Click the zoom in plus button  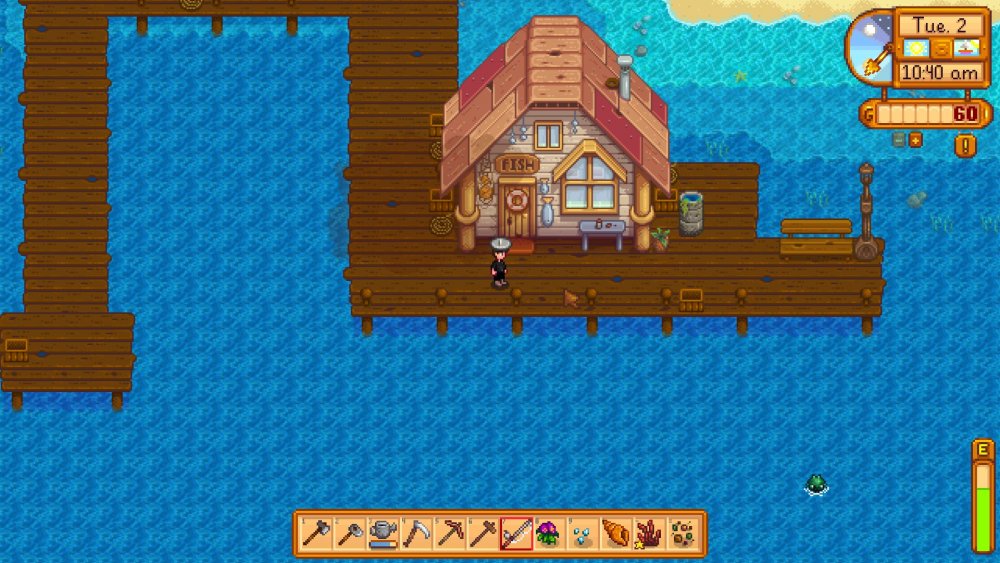click(x=915, y=140)
